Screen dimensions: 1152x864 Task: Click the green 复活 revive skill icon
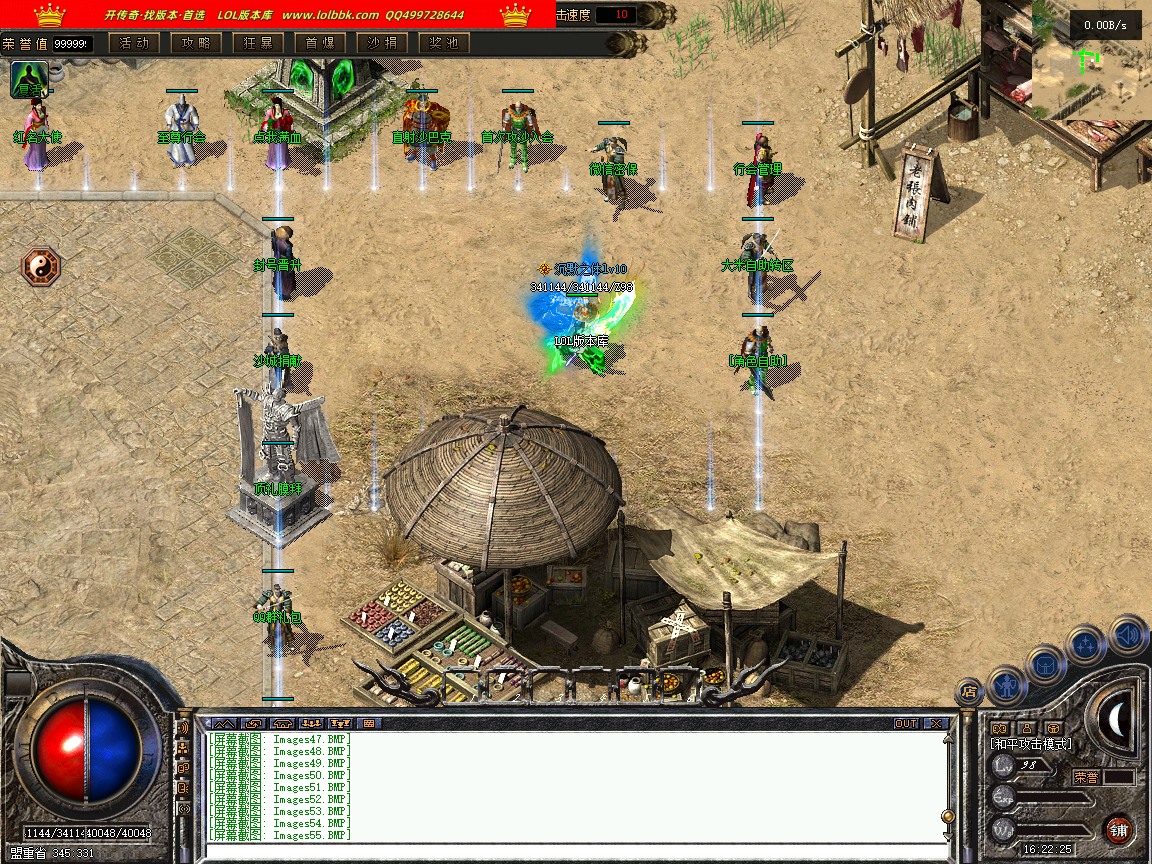pyautogui.click(x=29, y=80)
